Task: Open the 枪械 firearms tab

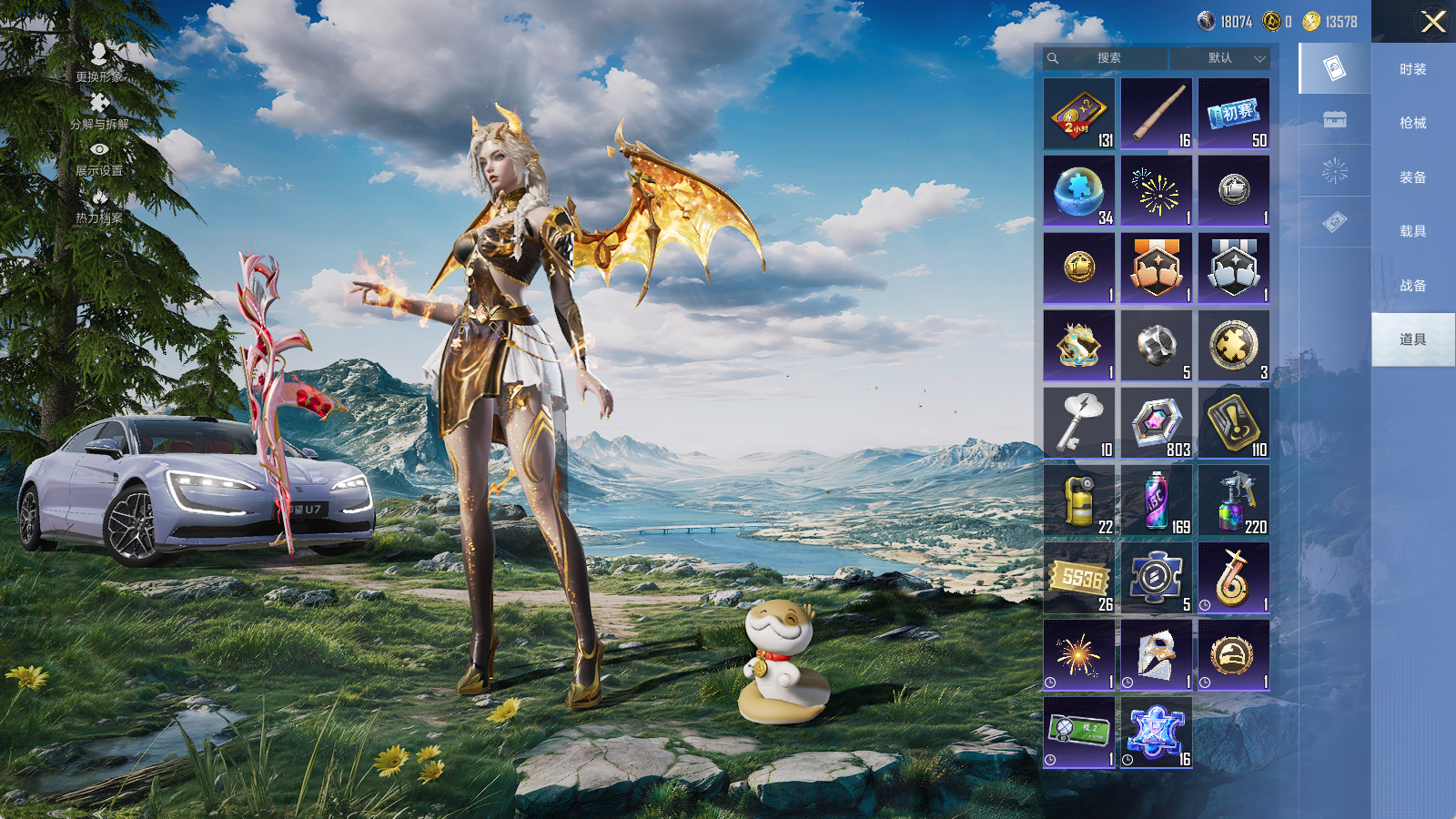Action: pyautogui.click(x=1412, y=123)
